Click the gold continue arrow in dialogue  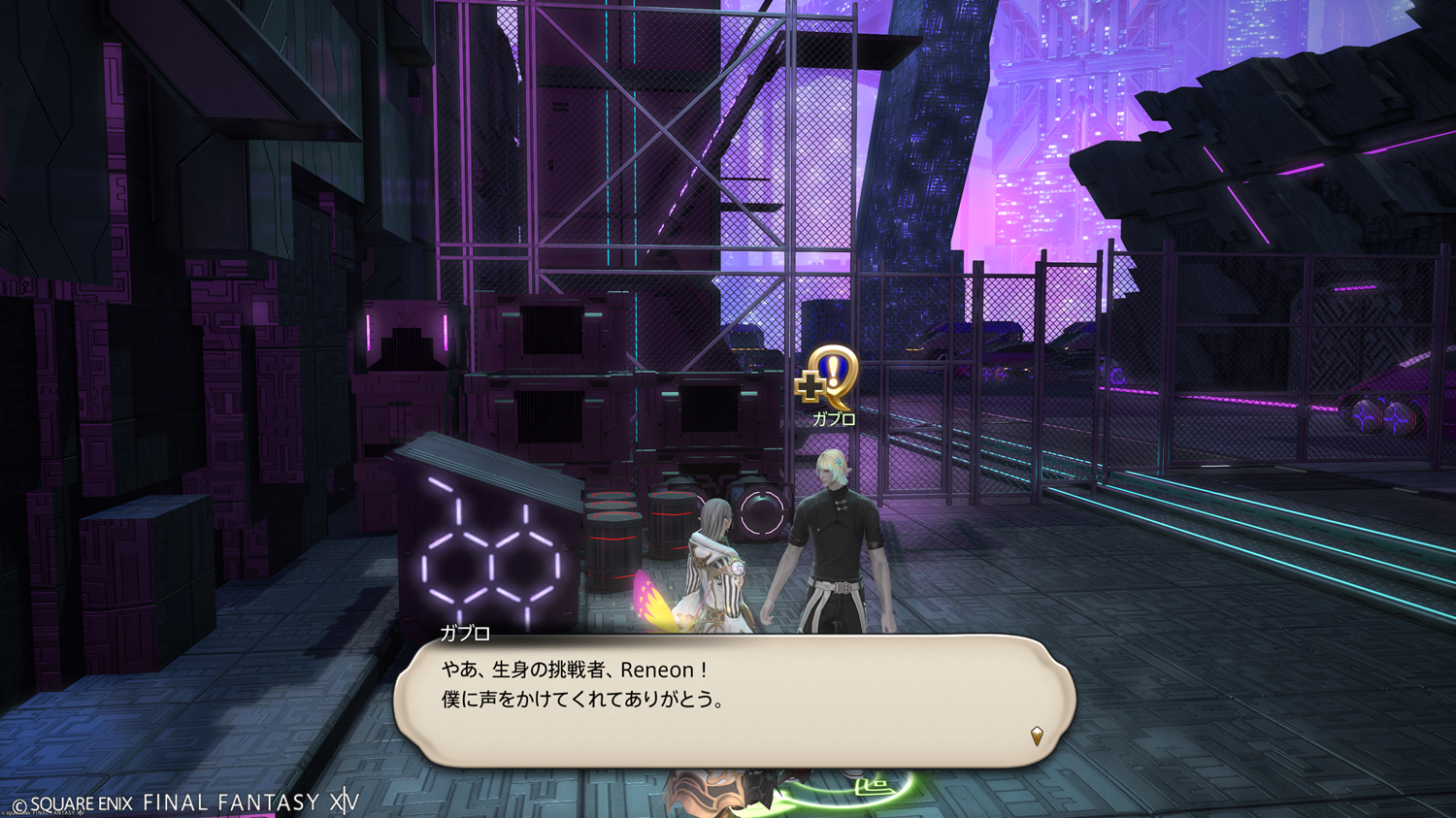tap(1037, 736)
